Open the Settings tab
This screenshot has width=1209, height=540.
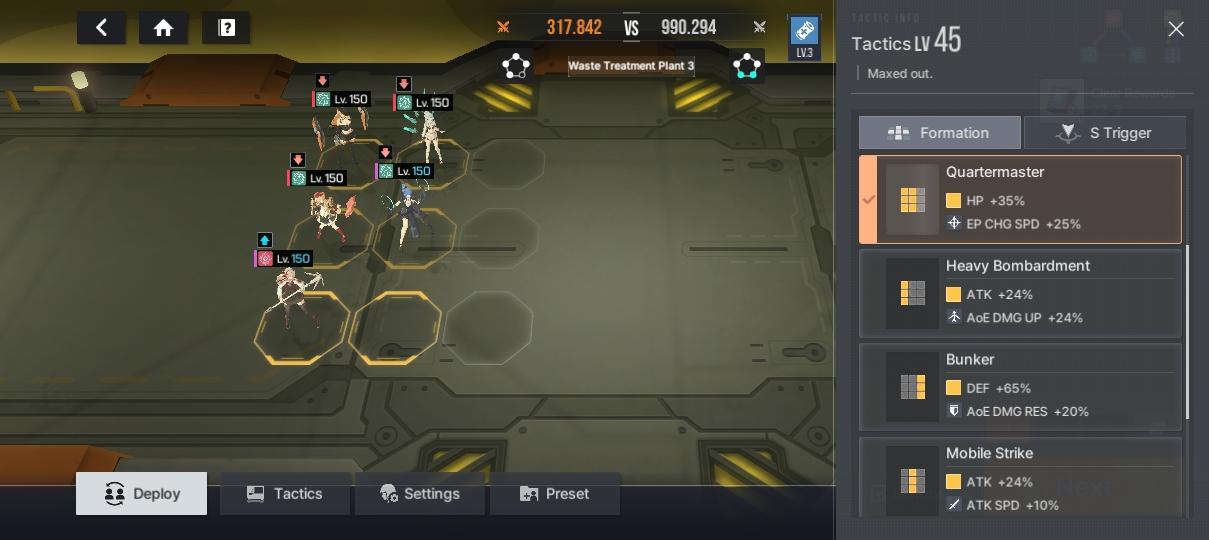tap(420, 494)
